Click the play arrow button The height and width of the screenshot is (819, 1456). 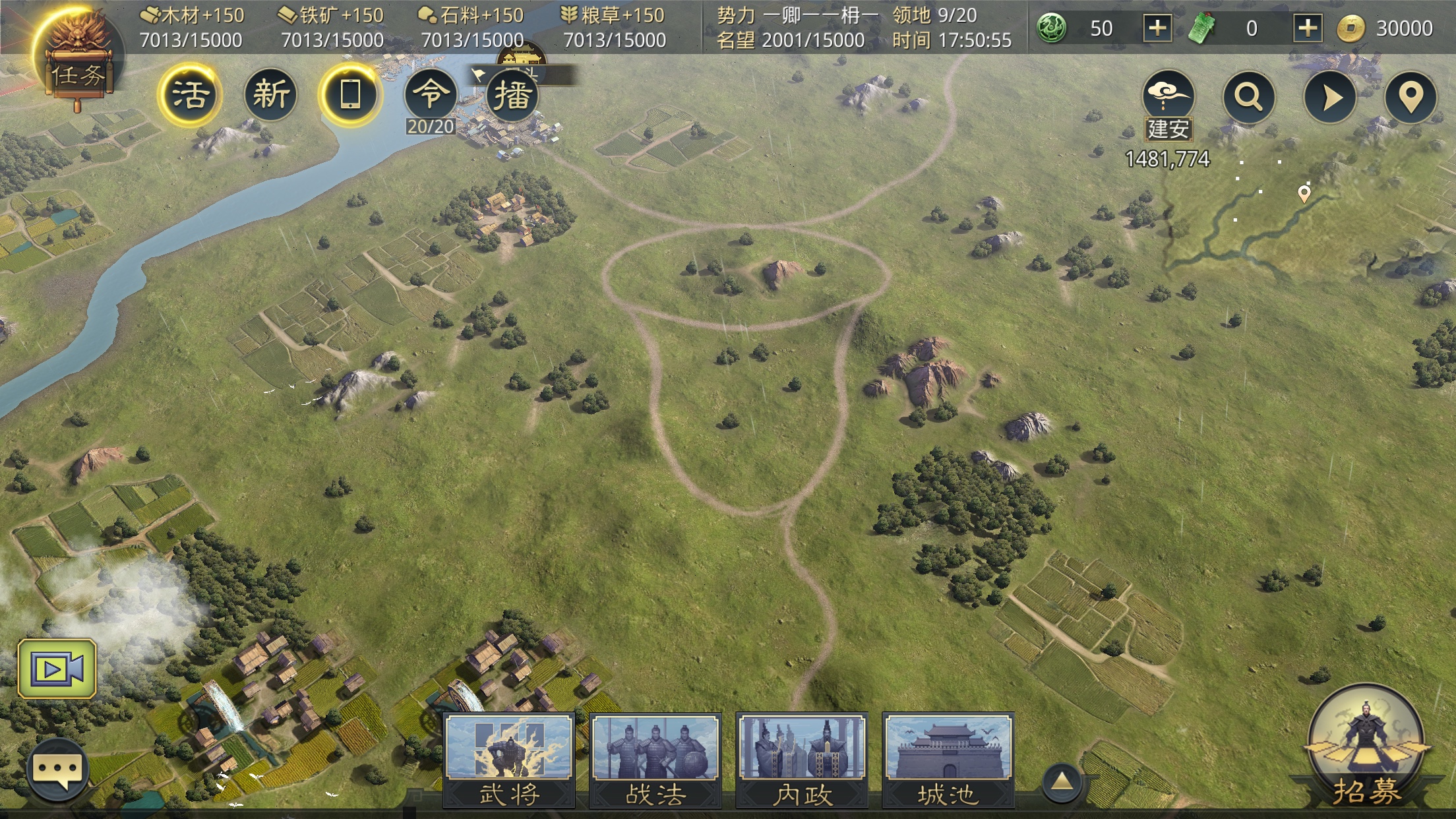tap(1330, 98)
